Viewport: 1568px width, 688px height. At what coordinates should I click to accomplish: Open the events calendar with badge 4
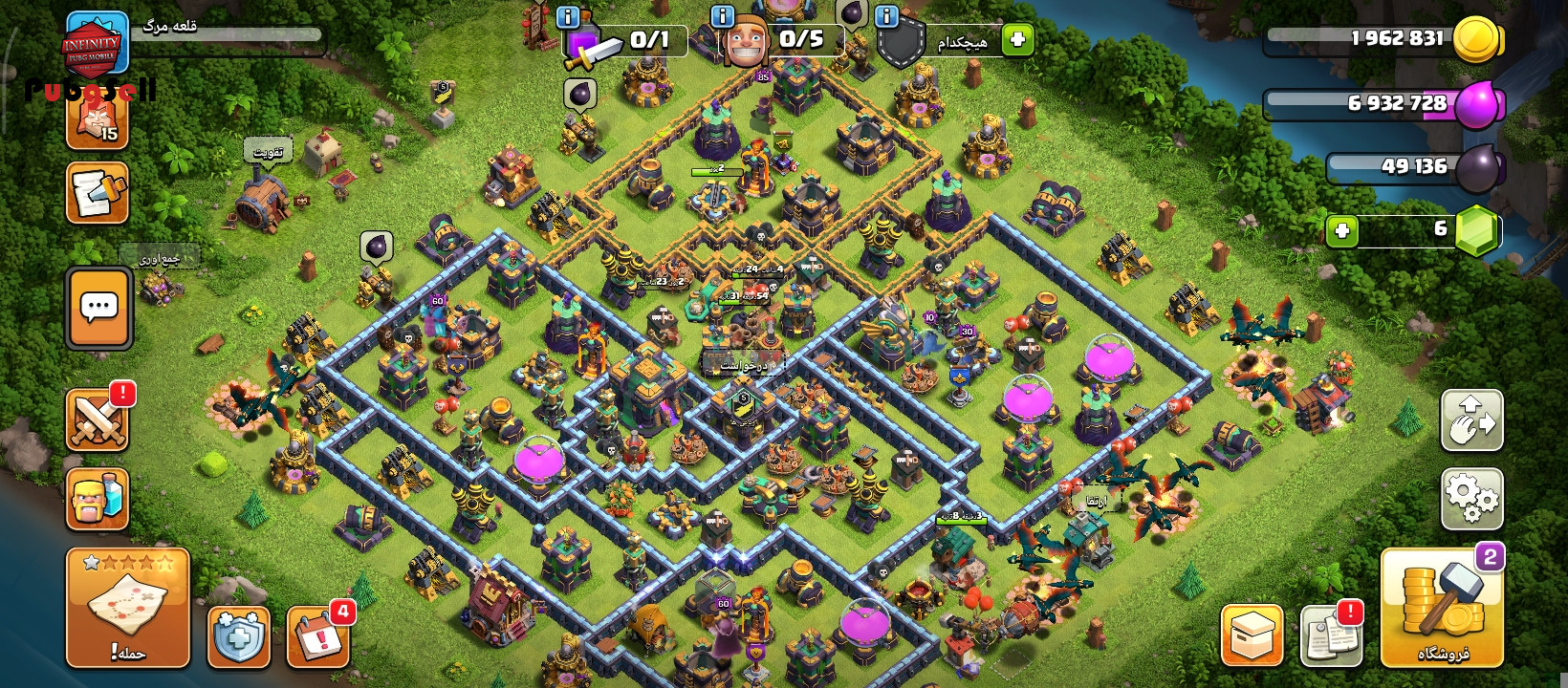(317, 636)
